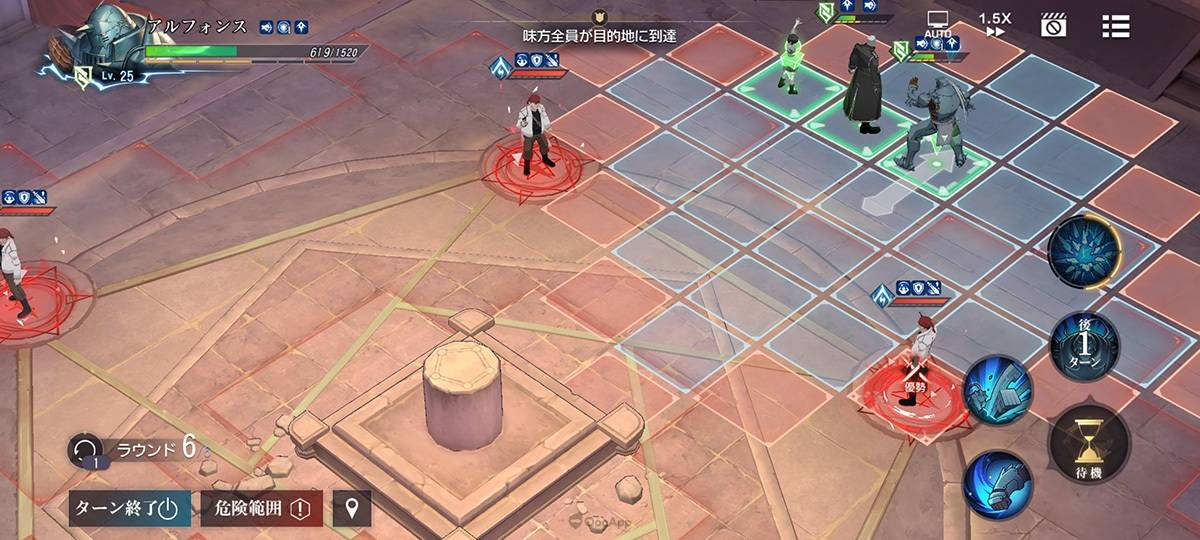1200x540 pixels.
Task: View the 味方全員が目的地に到達 objective
Action: coord(600,35)
